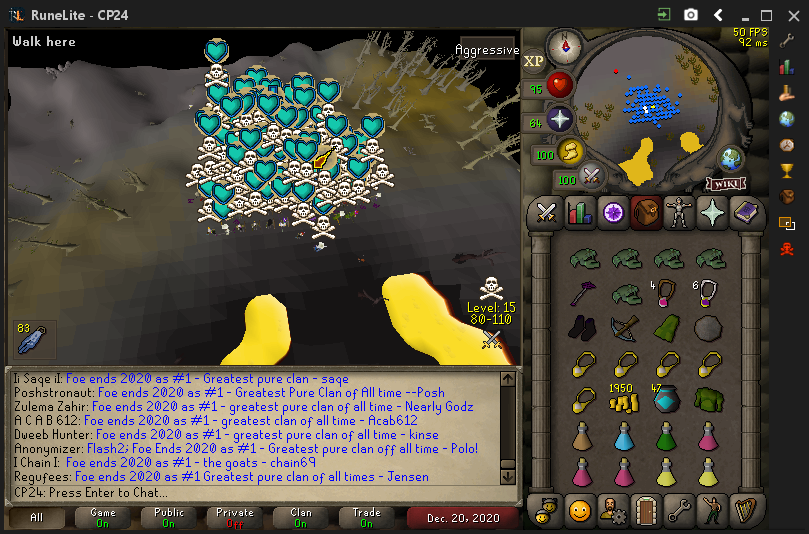The image size is (809, 534).
Task: Toggle run with the boot energy orb
Action: 570,152
